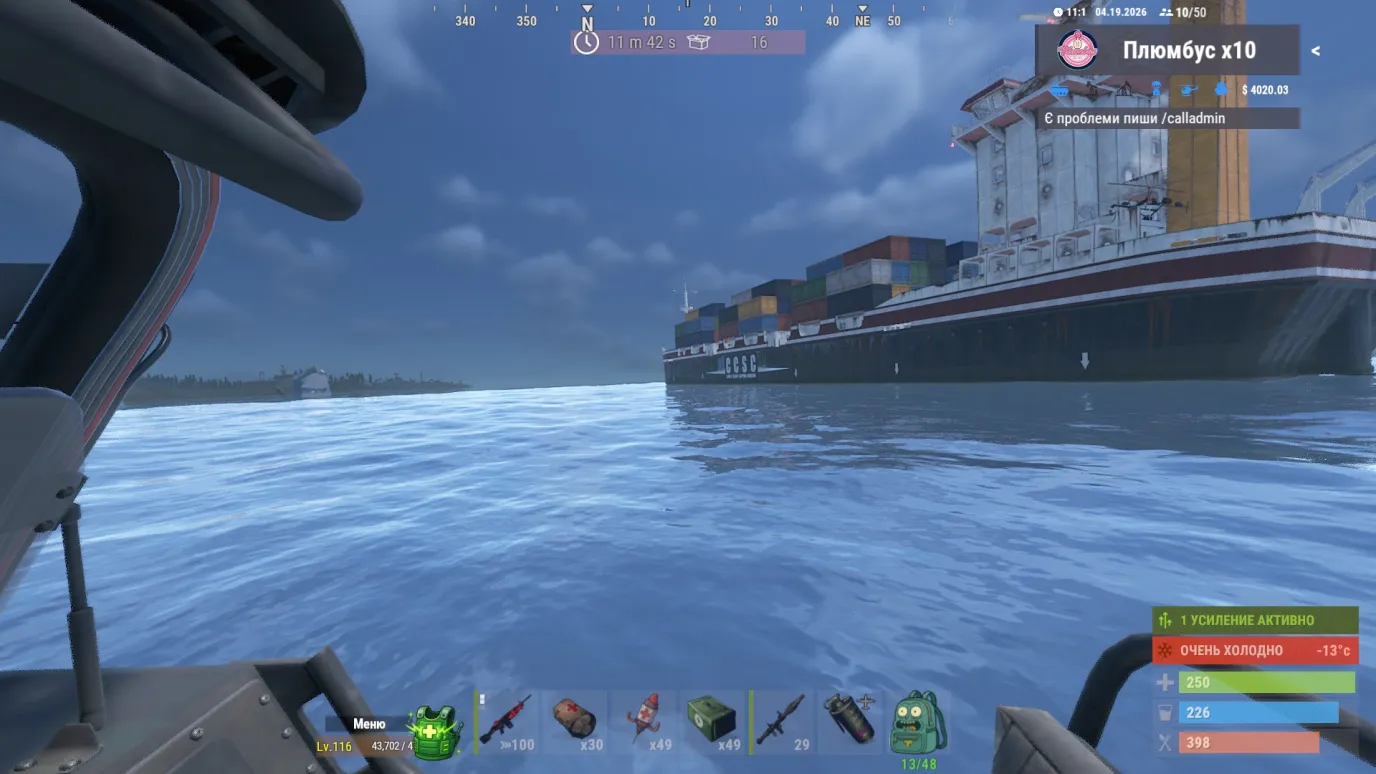Click the pink Плюмбус server logo
The width and height of the screenshot is (1376, 774).
pyautogui.click(x=1077, y=51)
